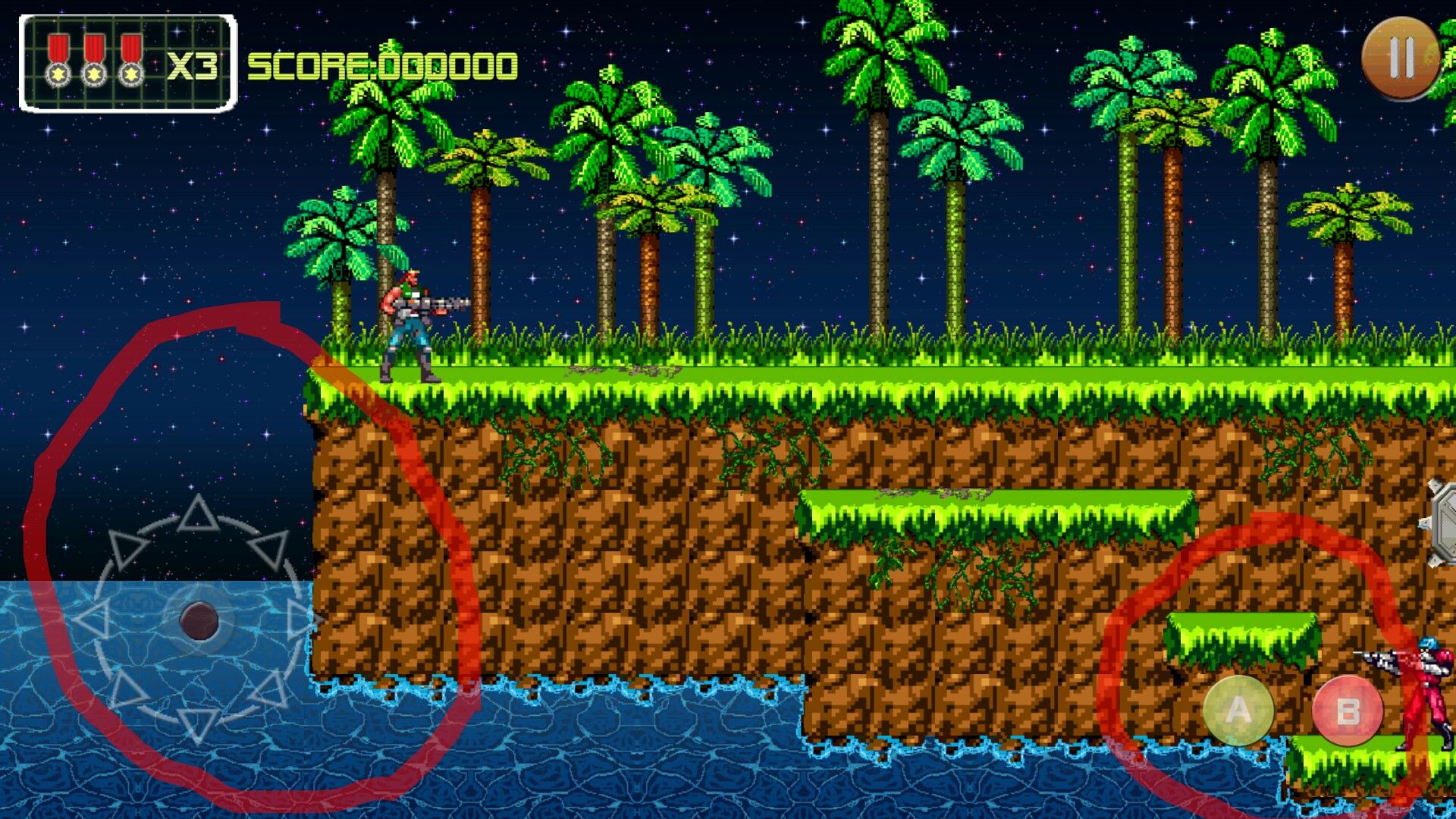1456x819 pixels.
Task: Tap the D-pad down arrow
Action: pos(199,724)
